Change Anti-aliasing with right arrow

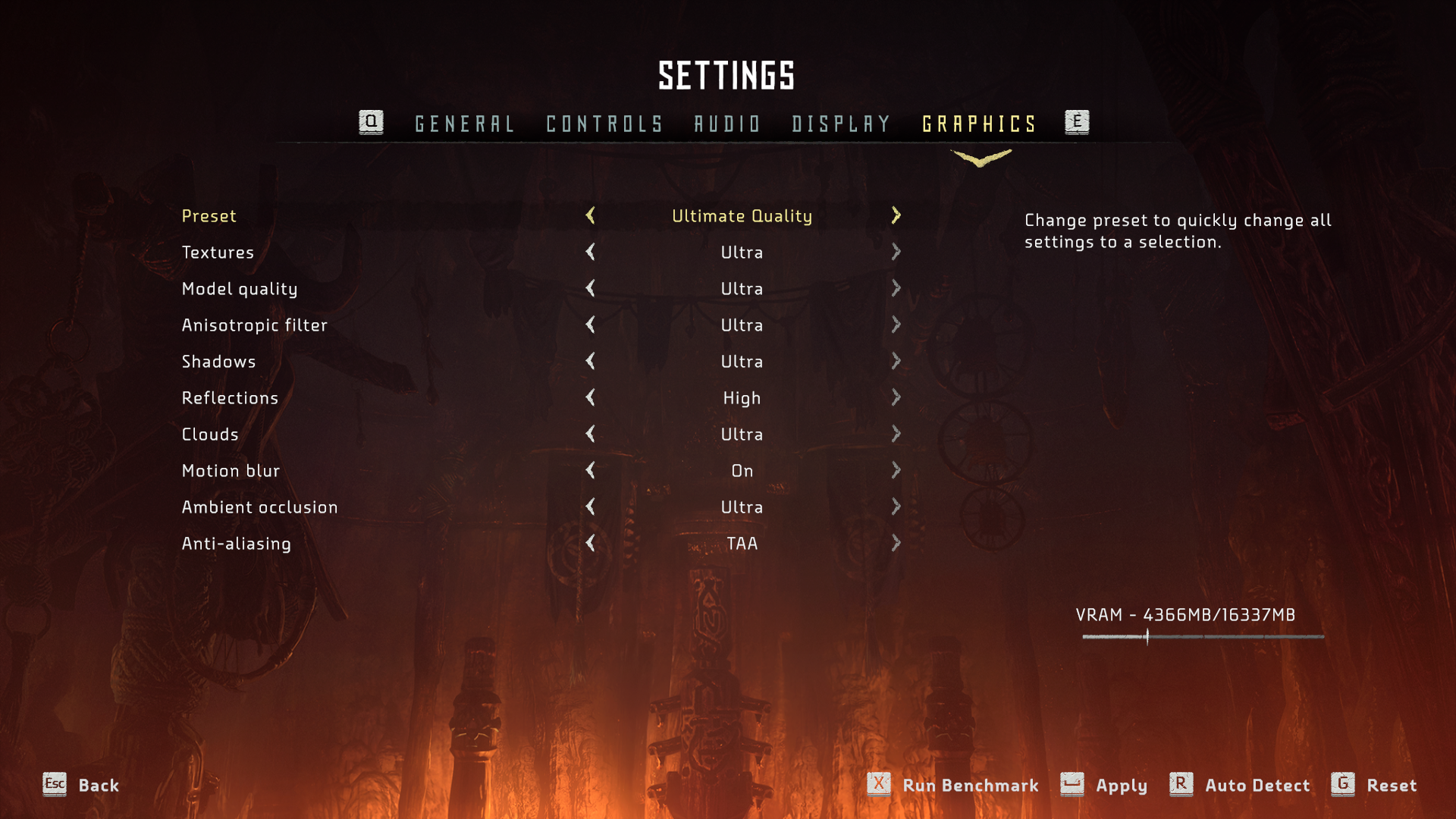click(896, 544)
